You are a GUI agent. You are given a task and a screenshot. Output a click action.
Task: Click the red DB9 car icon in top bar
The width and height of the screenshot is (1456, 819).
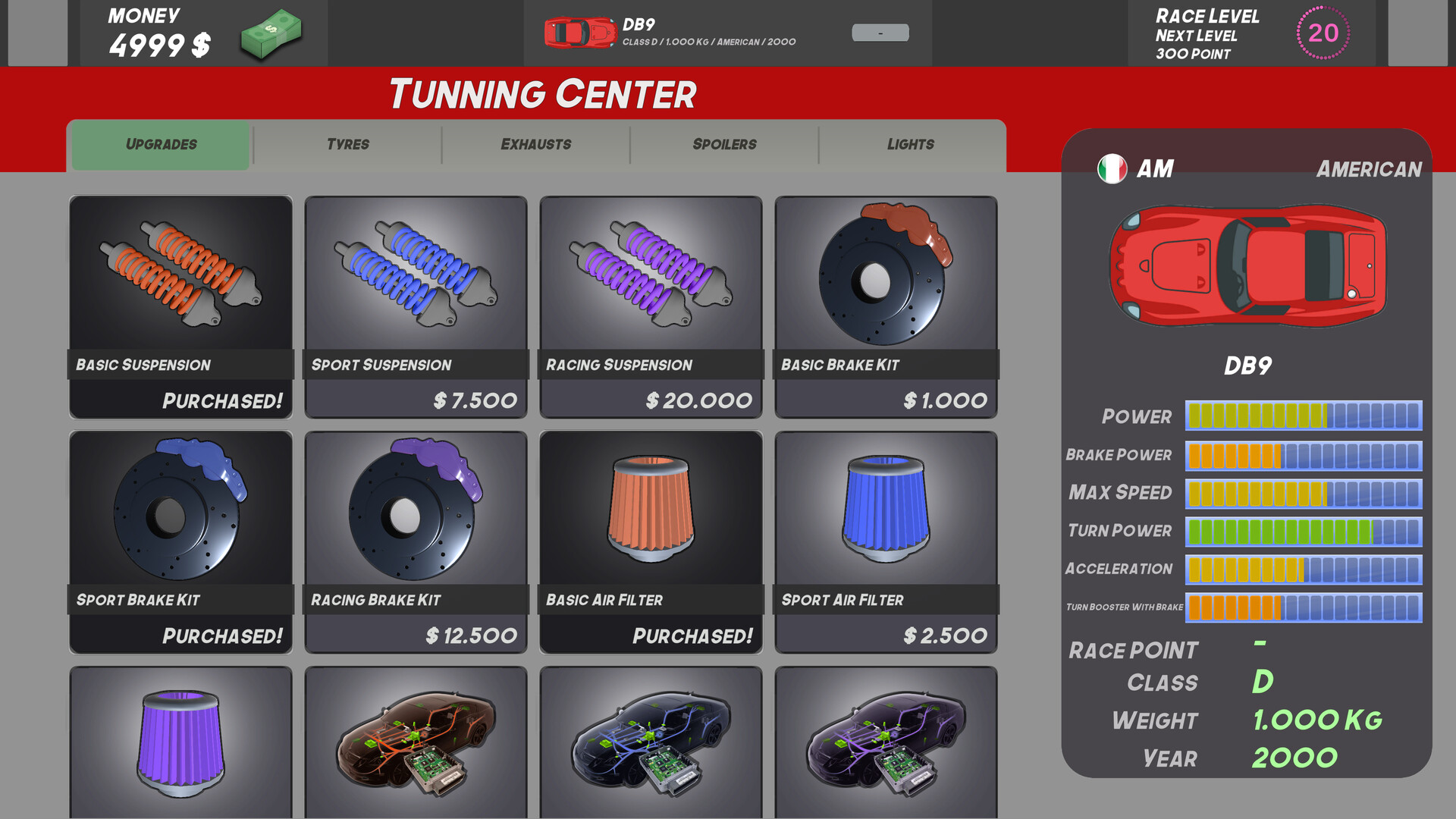(x=576, y=33)
